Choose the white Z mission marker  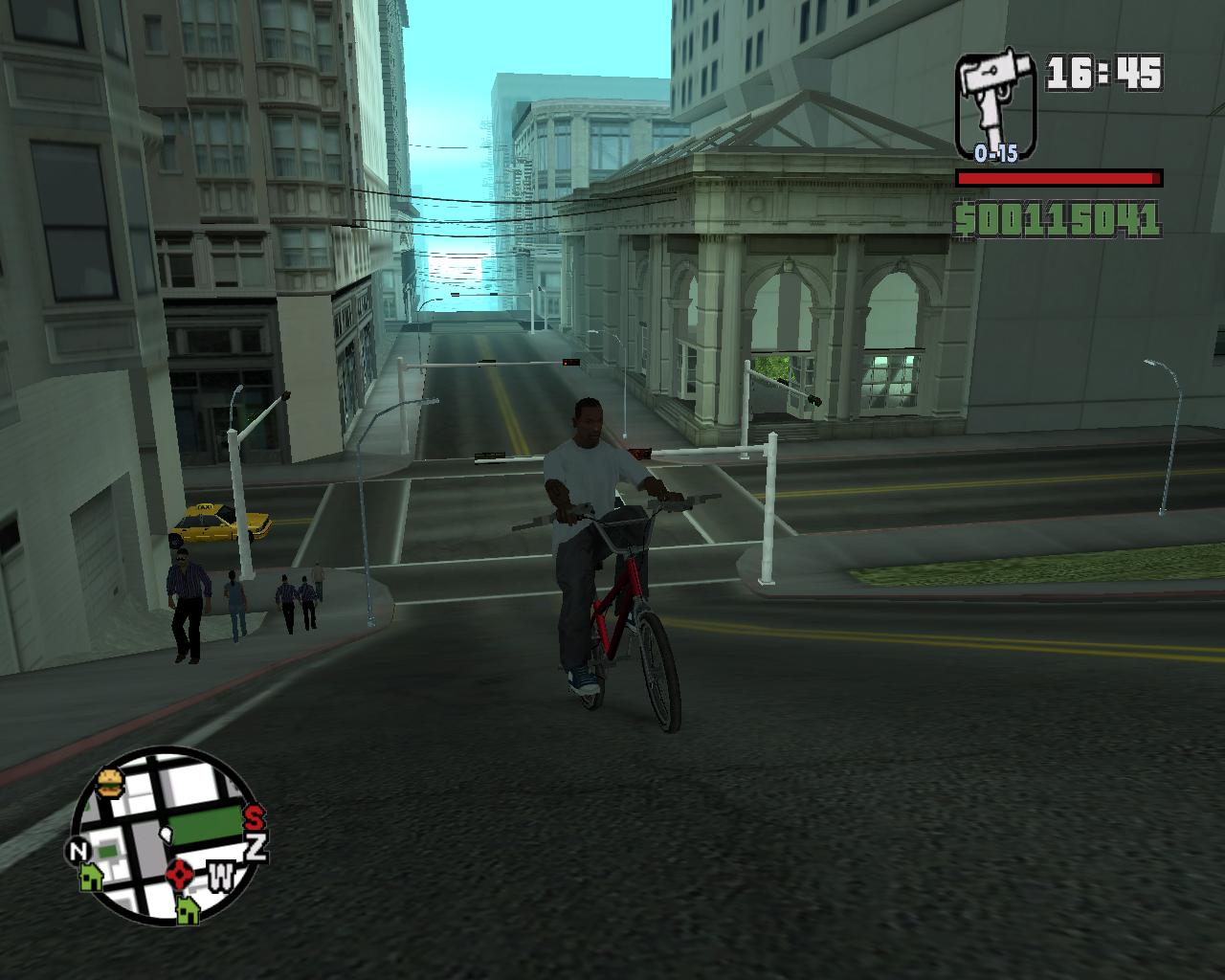[x=256, y=845]
